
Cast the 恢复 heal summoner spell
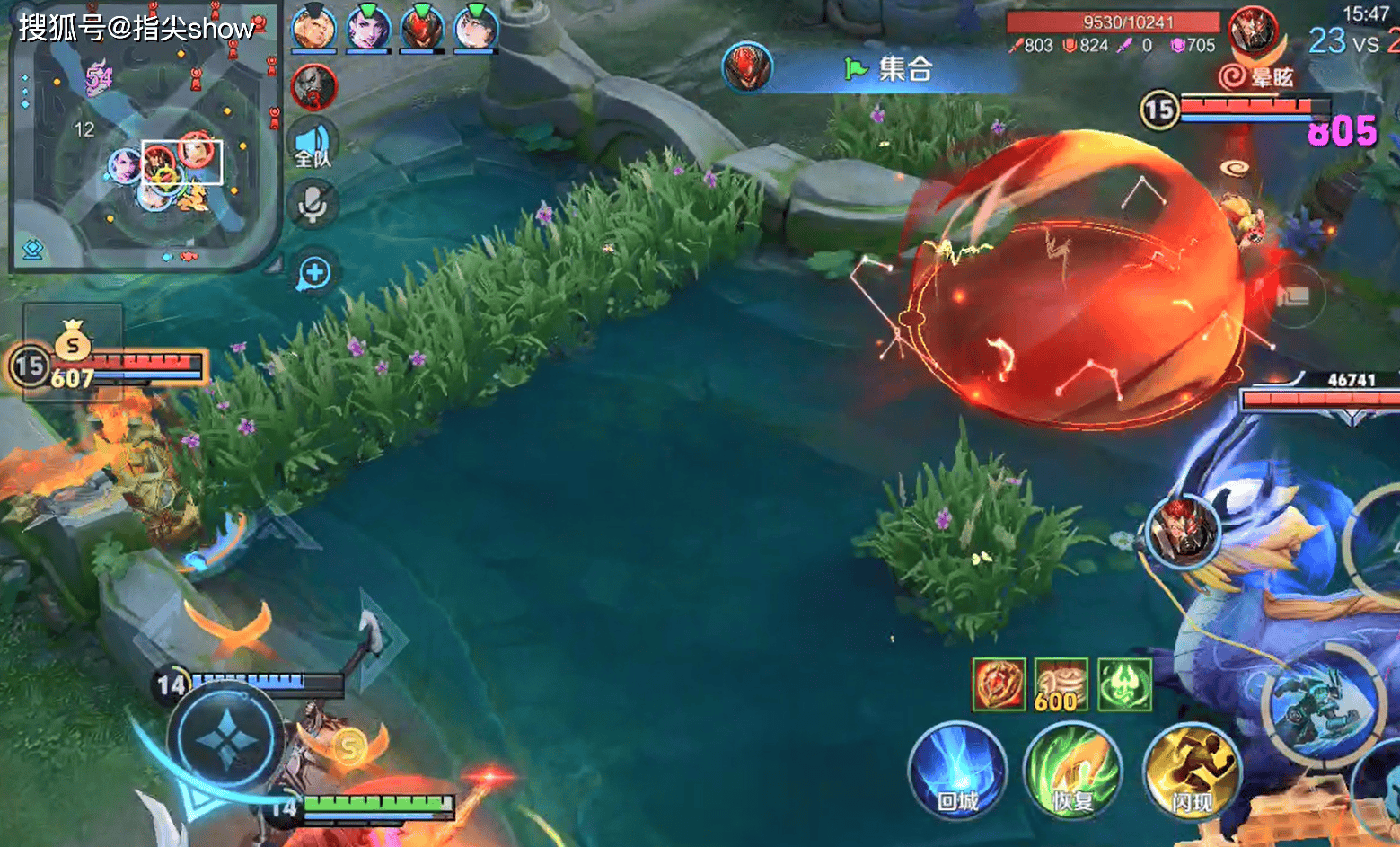click(1072, 771)
